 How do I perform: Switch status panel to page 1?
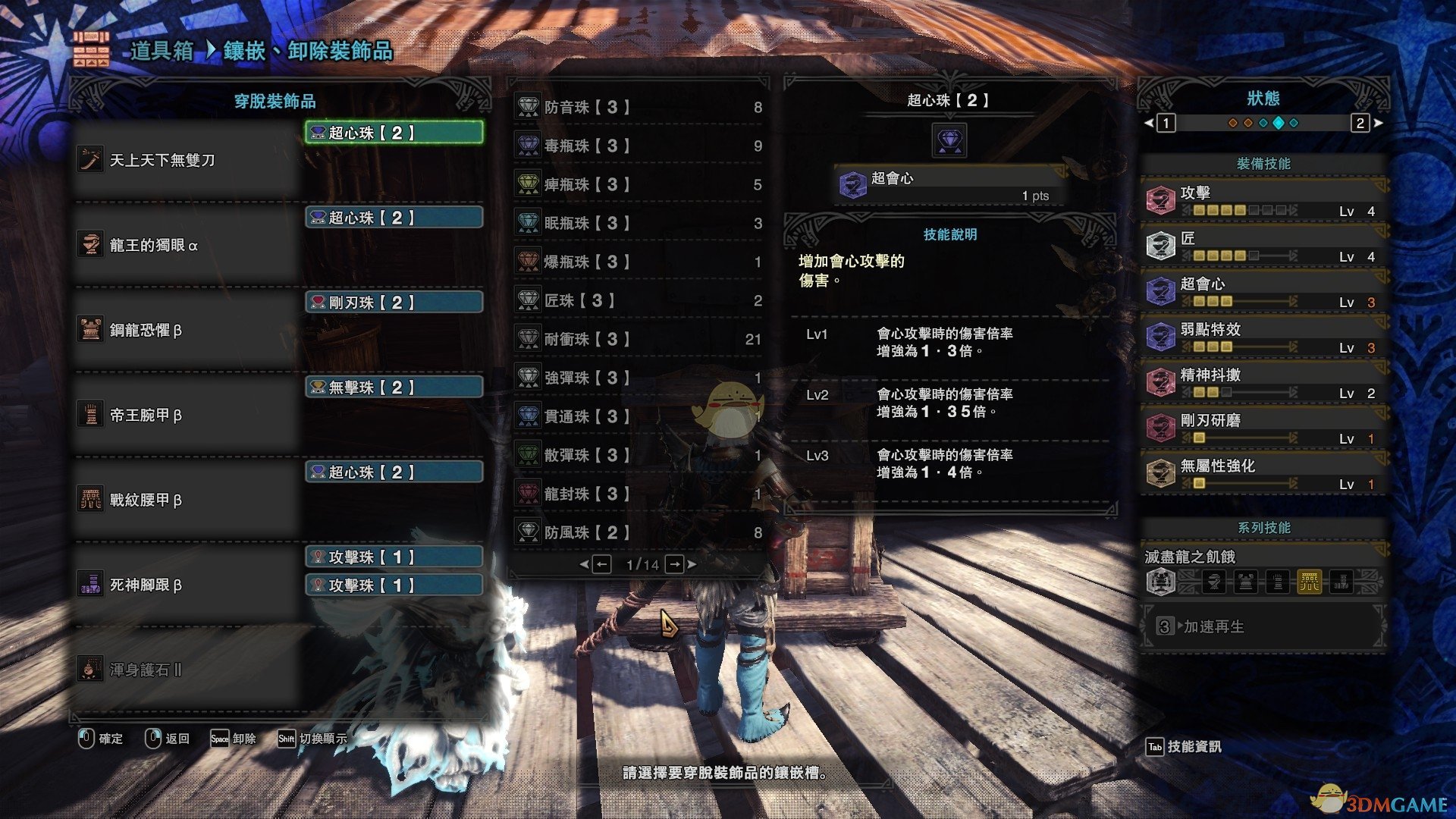pyautogui.click(x=1166, y=123)
